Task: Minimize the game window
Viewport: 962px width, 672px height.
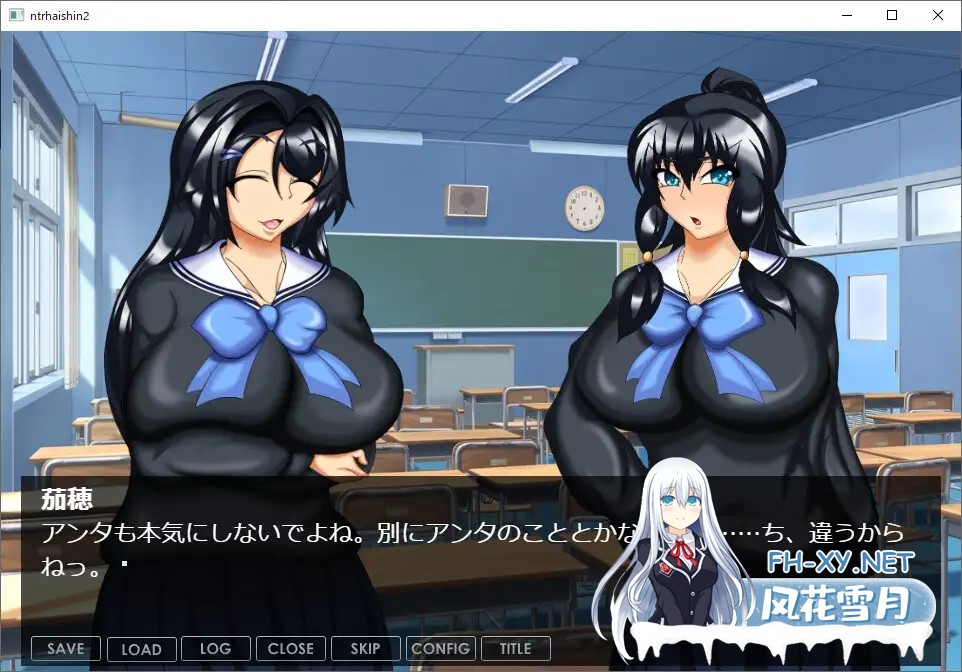Action: point(846,15)
